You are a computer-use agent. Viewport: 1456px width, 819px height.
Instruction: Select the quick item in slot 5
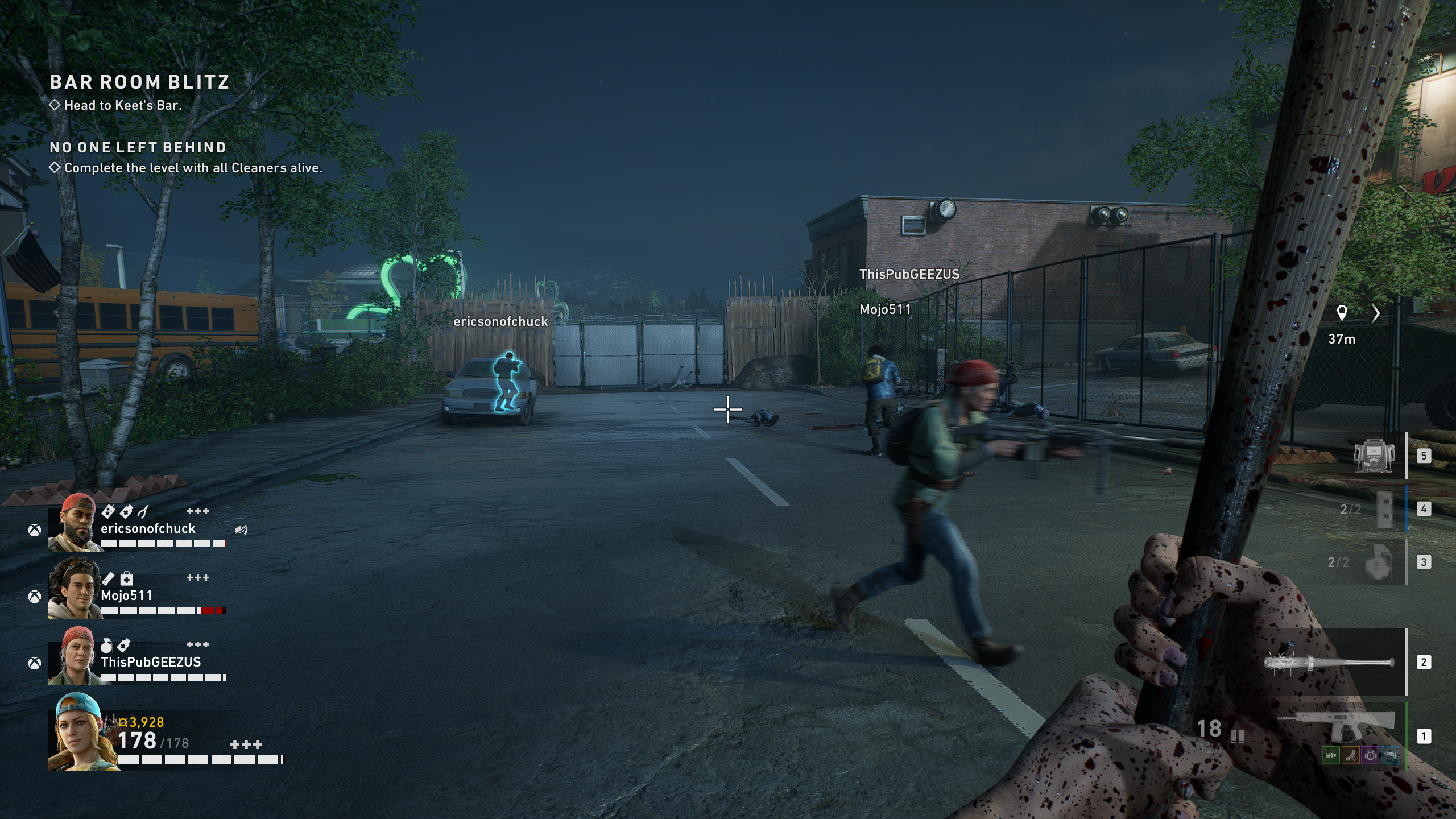[1374, 456]
